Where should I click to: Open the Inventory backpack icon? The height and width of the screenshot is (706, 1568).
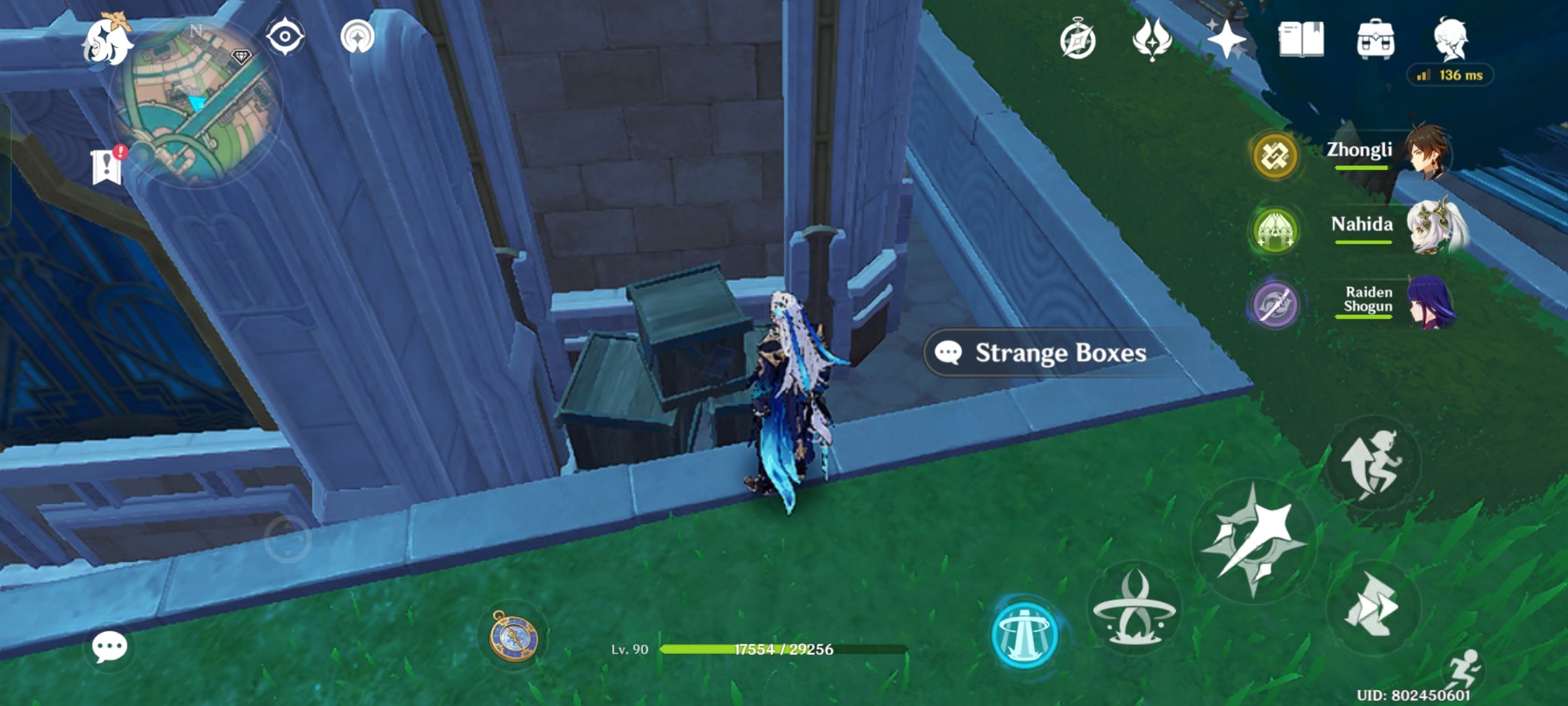[1375, 41]
